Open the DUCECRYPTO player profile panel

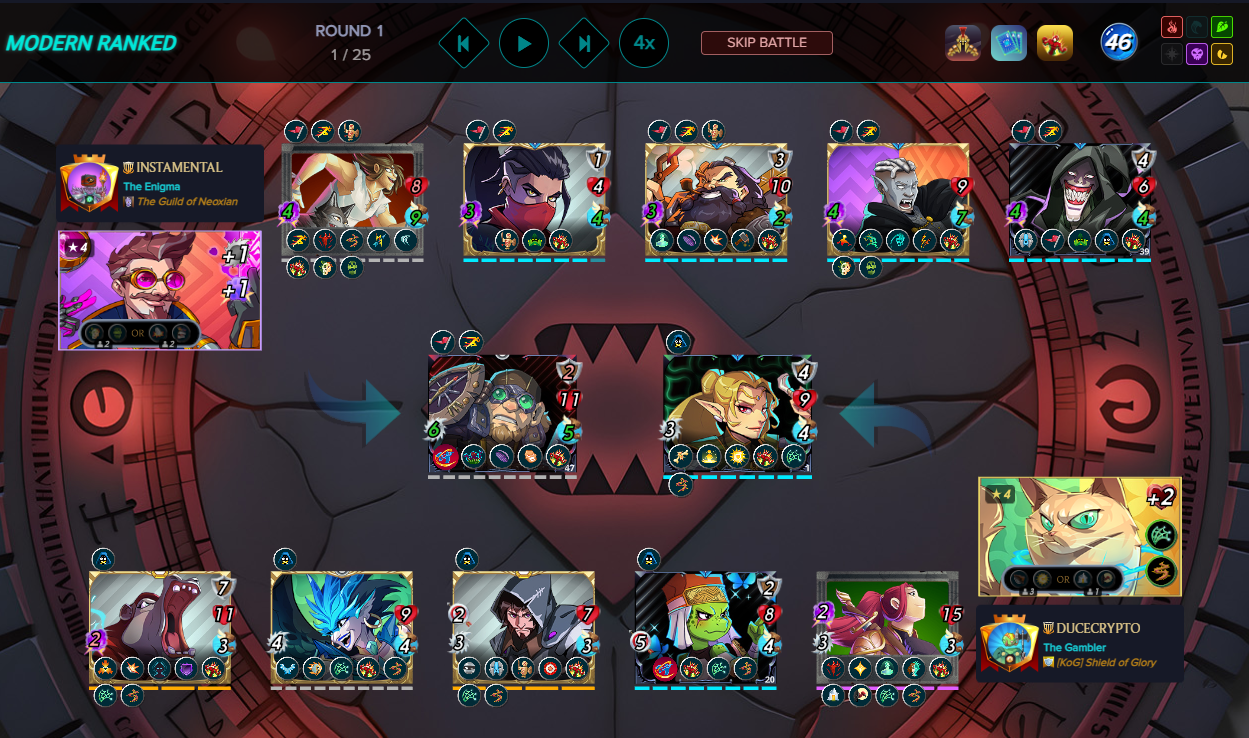click(1080, 644)
